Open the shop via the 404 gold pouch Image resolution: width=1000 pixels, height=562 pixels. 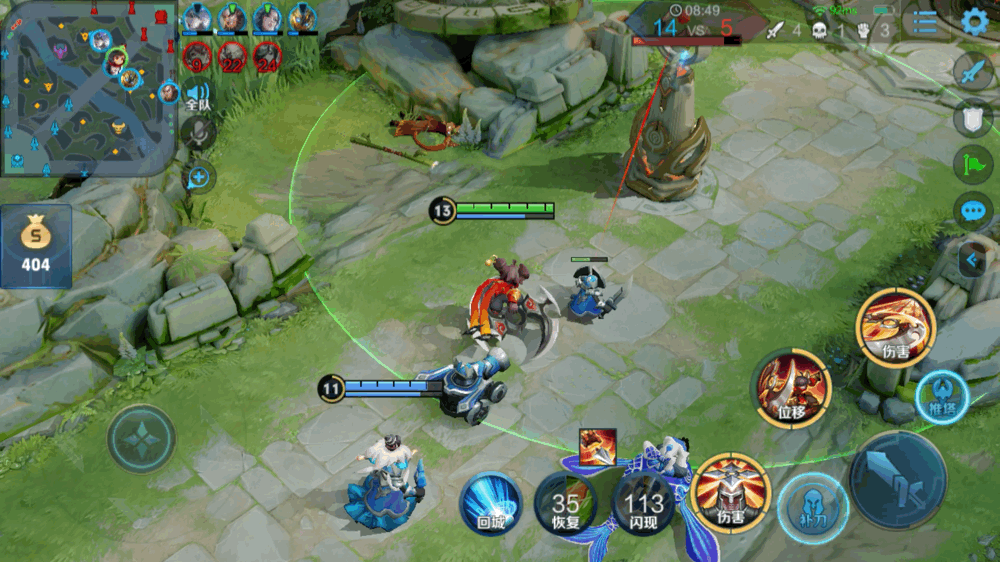point(36,246)
